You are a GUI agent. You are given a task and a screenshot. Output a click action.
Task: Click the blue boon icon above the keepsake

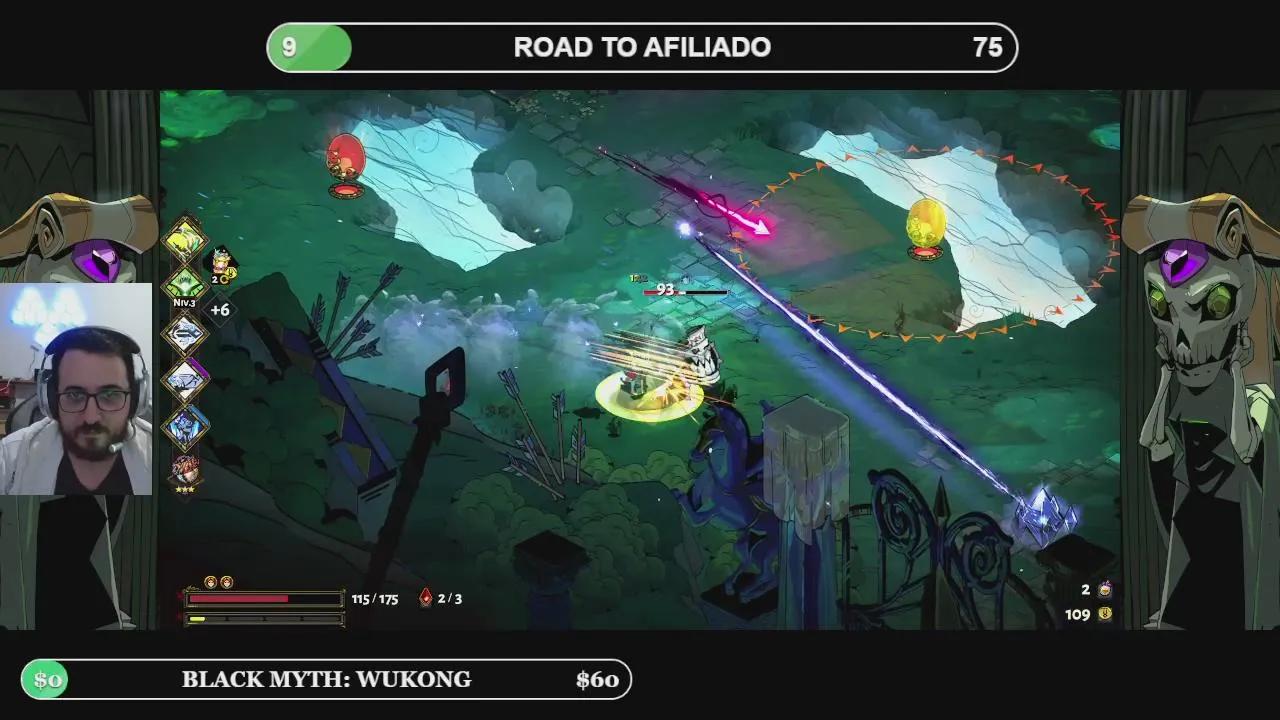[185, 426]
